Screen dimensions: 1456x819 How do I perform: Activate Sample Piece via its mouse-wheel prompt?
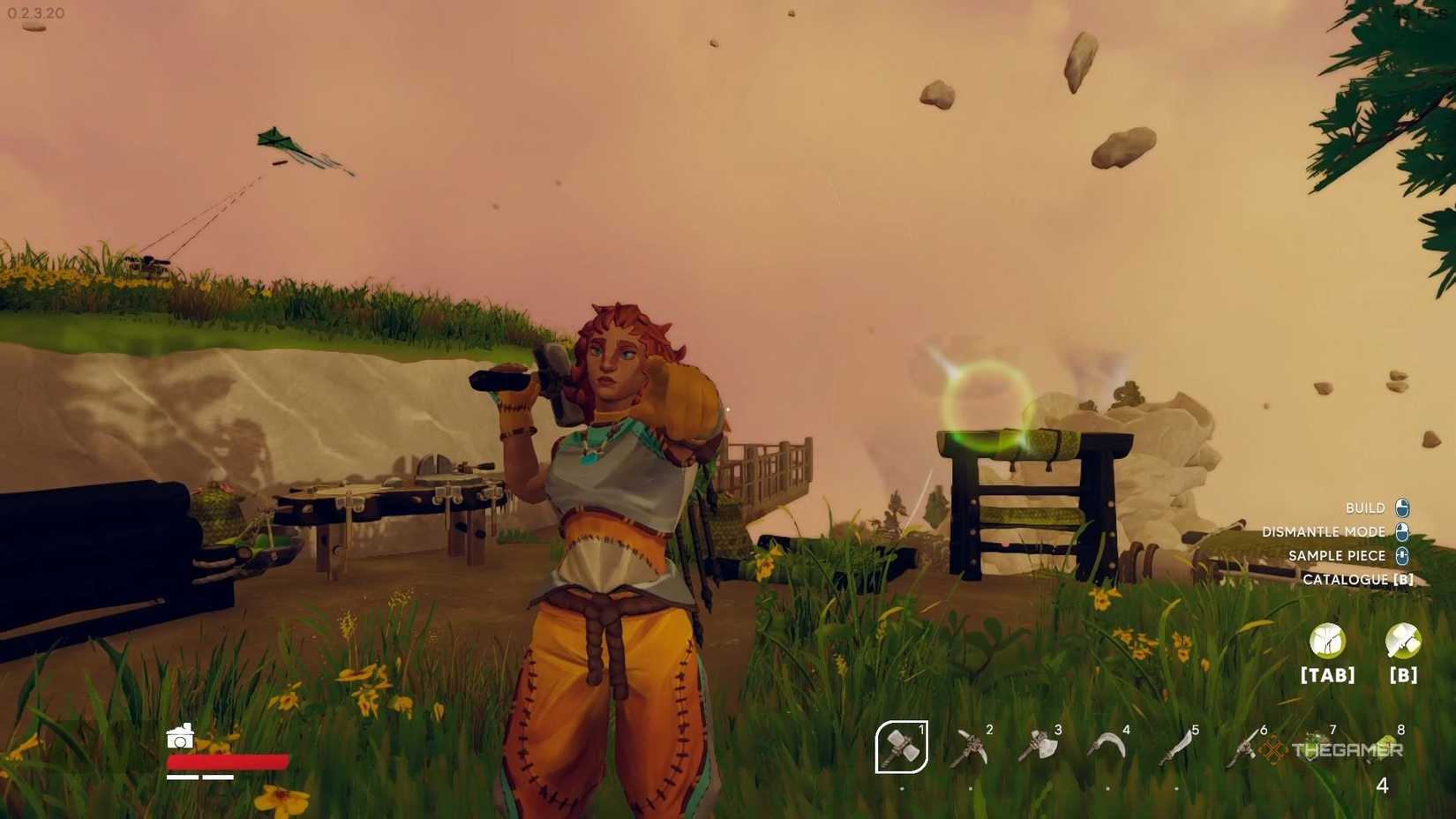pyautogui.click(x=1402, y=555)
